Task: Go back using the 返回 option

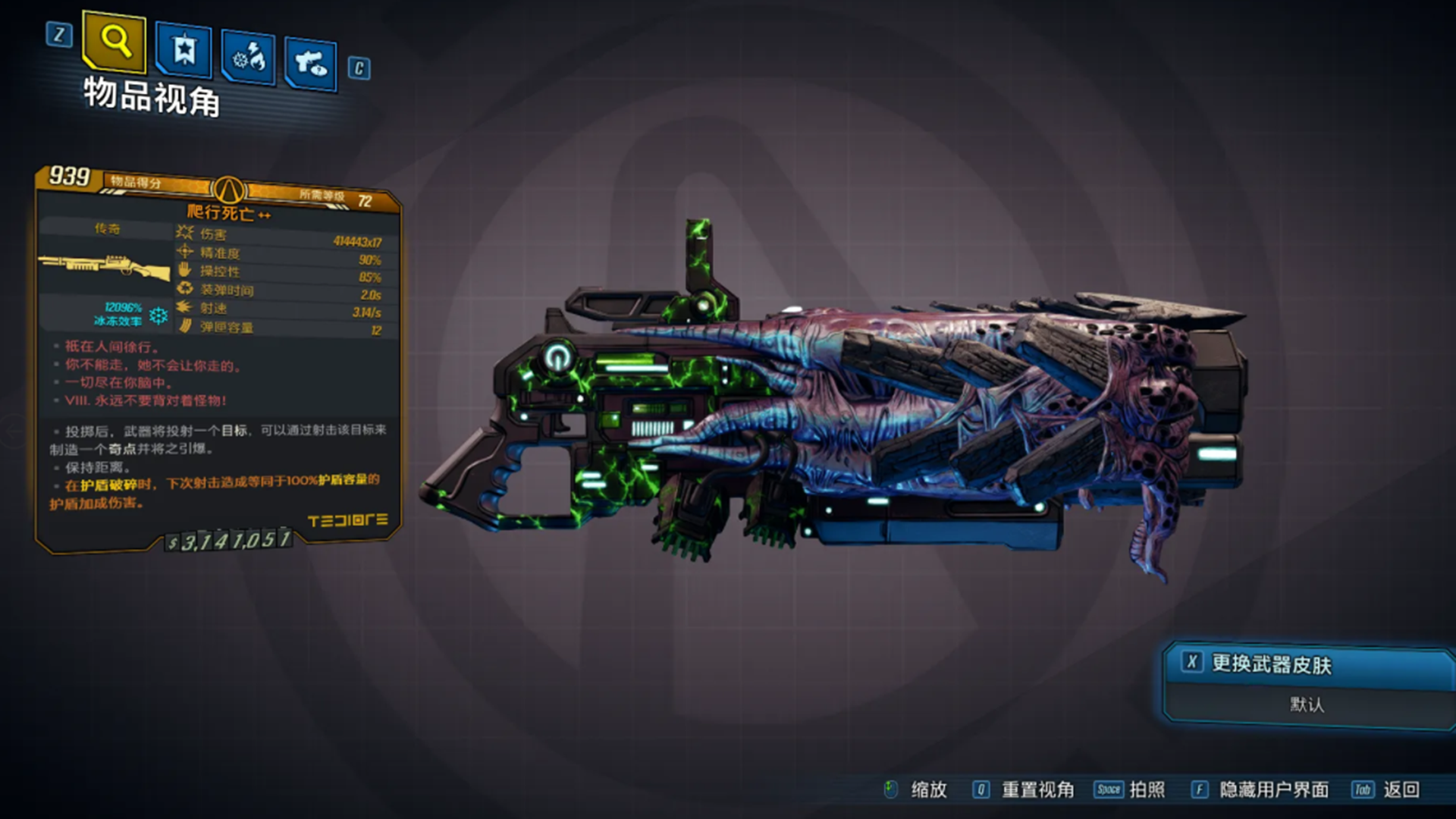Action: [1400, 790]
